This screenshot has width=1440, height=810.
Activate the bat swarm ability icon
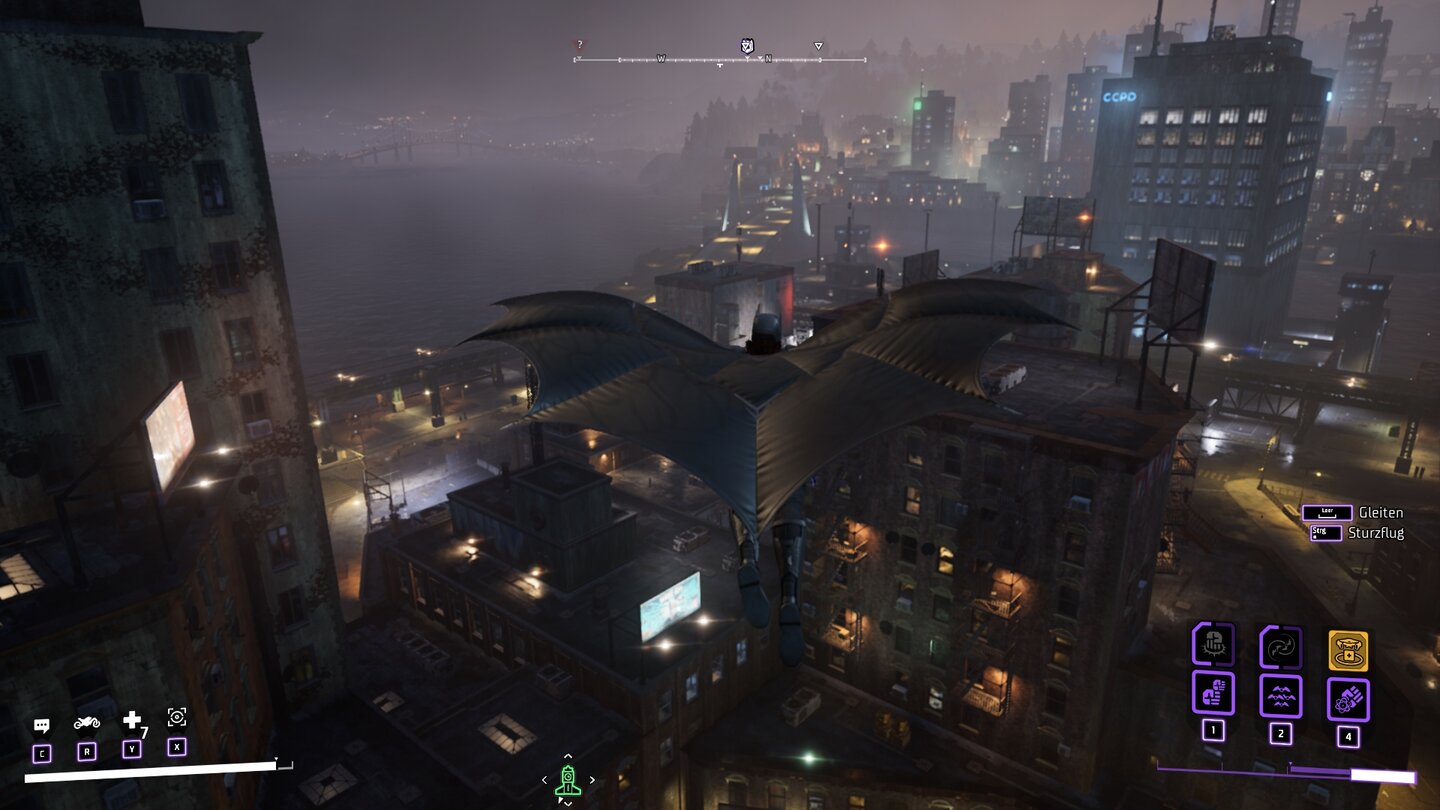tap(1280, 695)
